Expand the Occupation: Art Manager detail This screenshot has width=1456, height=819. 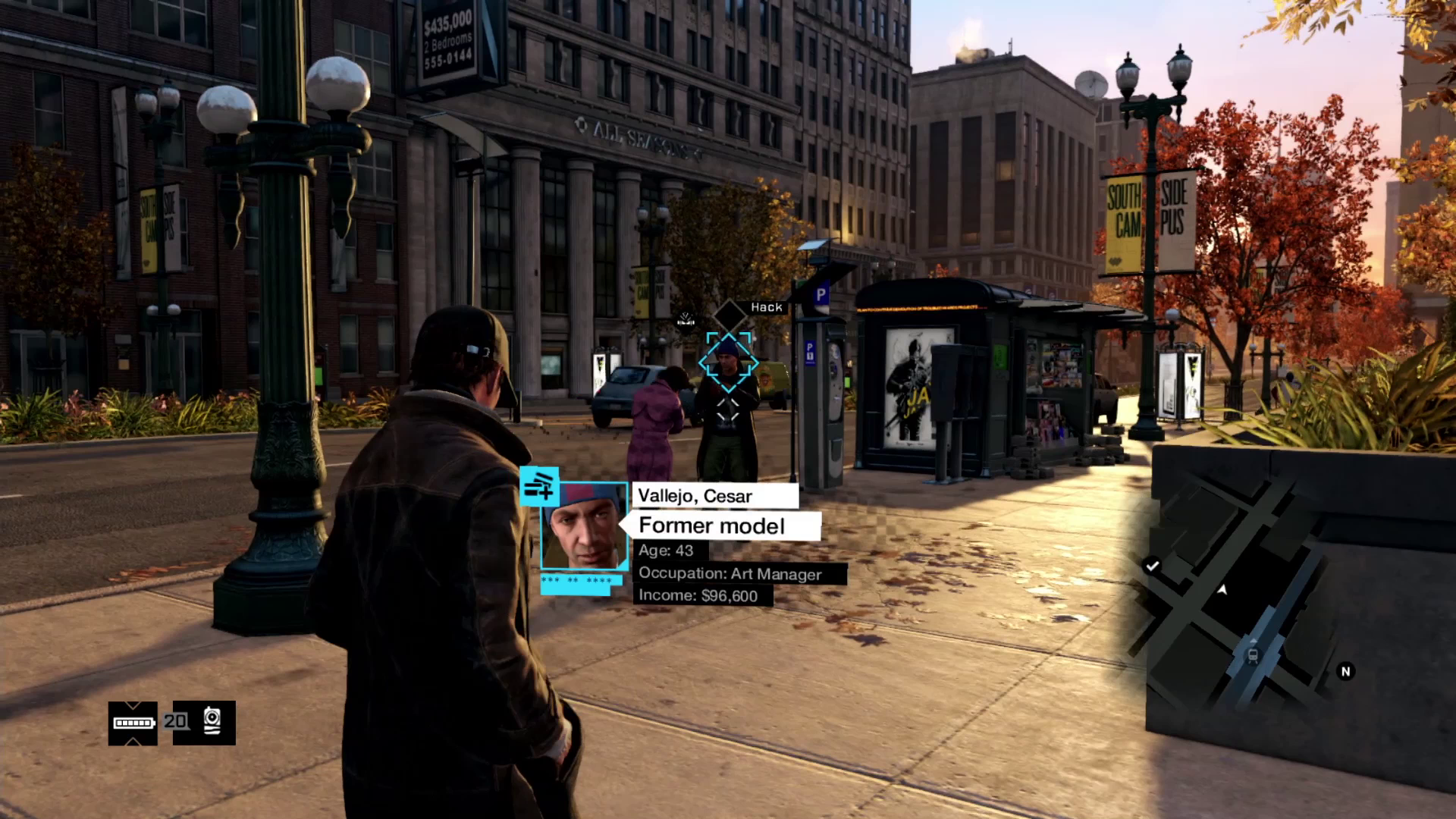pyautogui.click(x=730, y=573)
